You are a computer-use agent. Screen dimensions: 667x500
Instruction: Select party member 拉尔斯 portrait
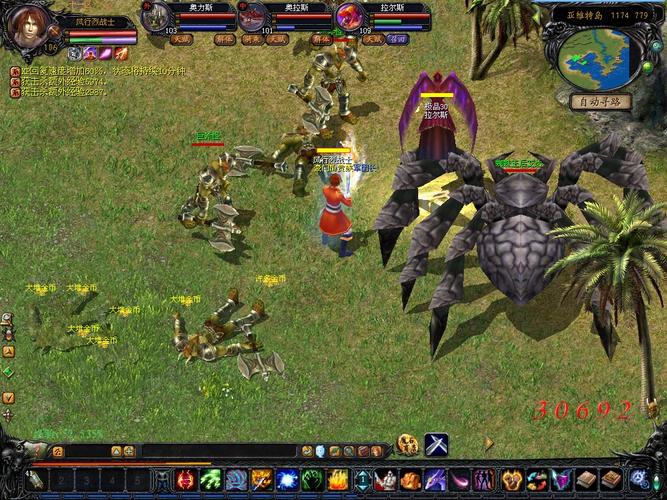[351, 16]
